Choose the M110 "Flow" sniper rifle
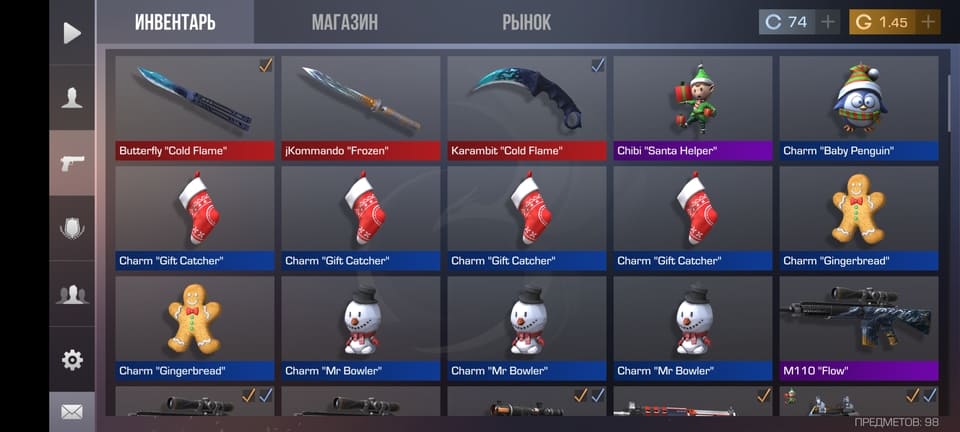Screen dimensions: 960x432 859,327
